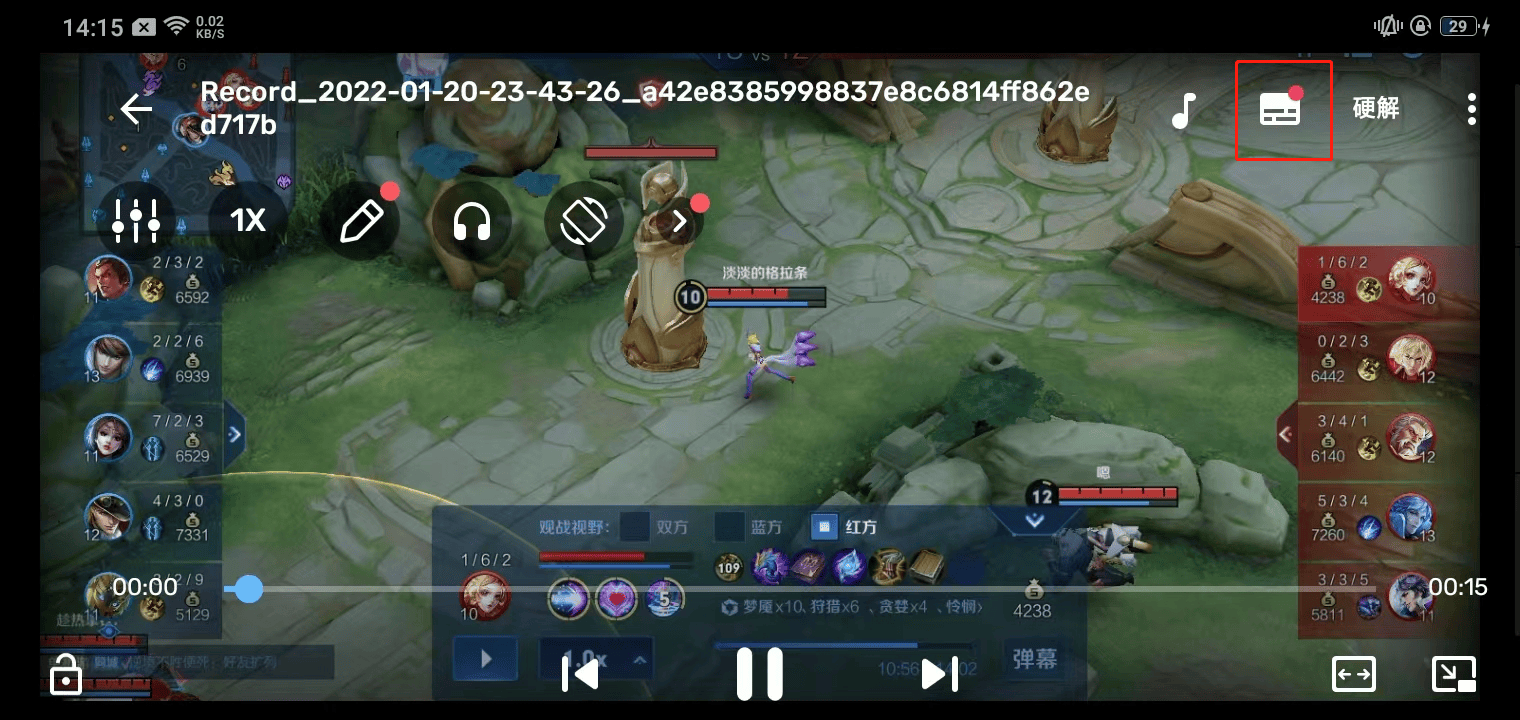Screen dimensions: 1520x720
Task: Tap the screen rotate icon
Action: [584, 221]
